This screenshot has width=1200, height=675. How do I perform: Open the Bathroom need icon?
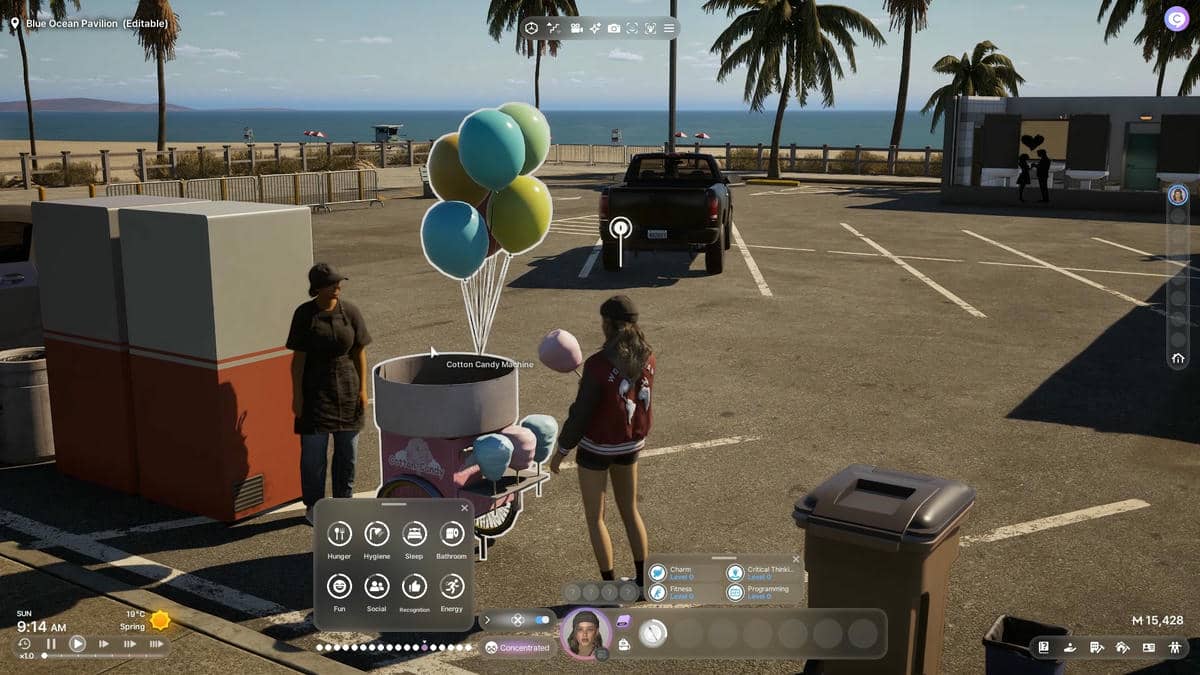(x=451, y=534)
